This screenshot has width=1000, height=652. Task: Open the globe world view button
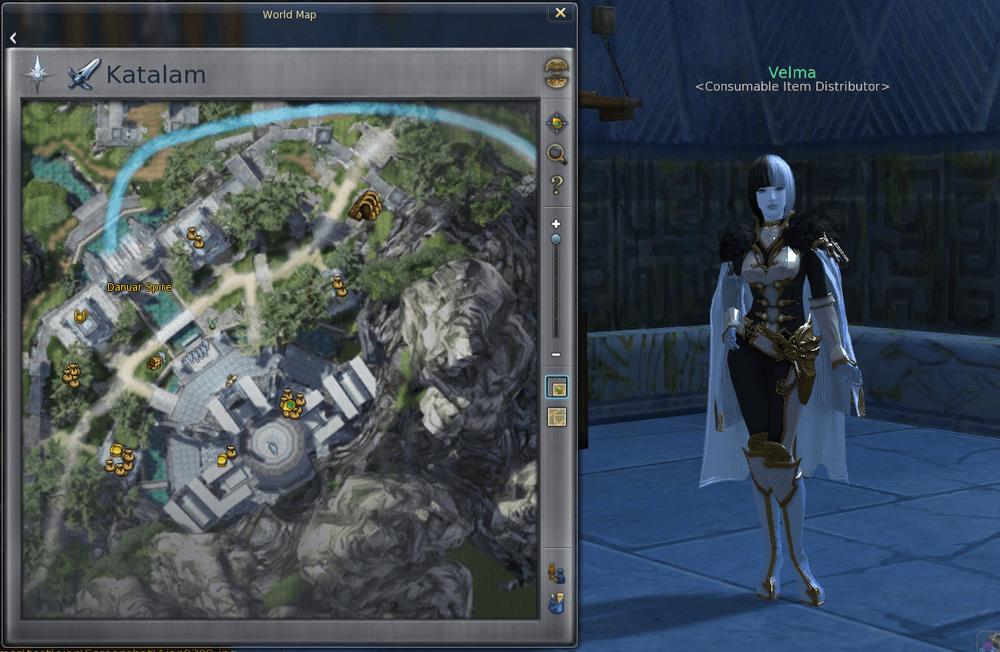pos(556,73)
